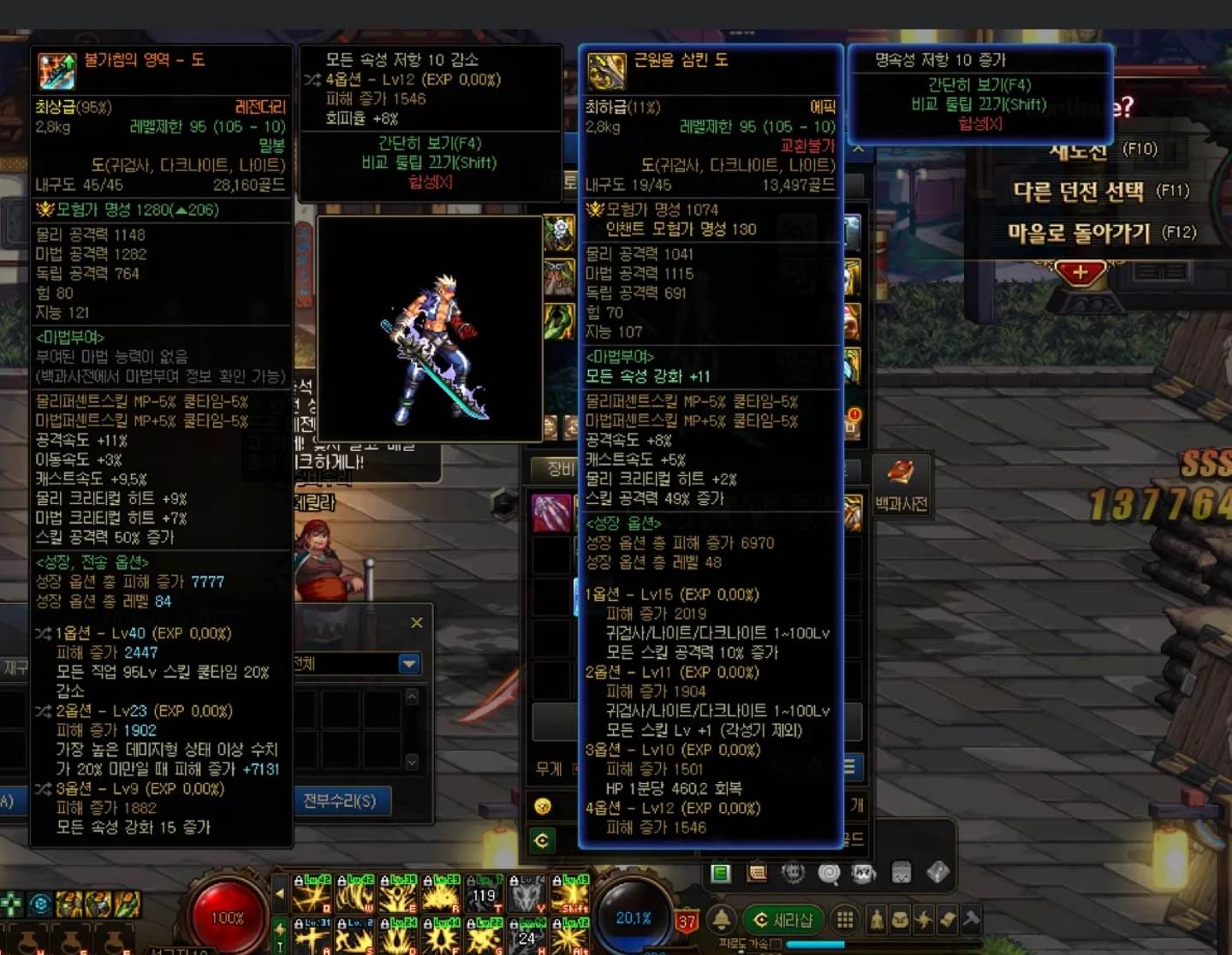Open the 전체 category dropdown

tap(409, 664)
